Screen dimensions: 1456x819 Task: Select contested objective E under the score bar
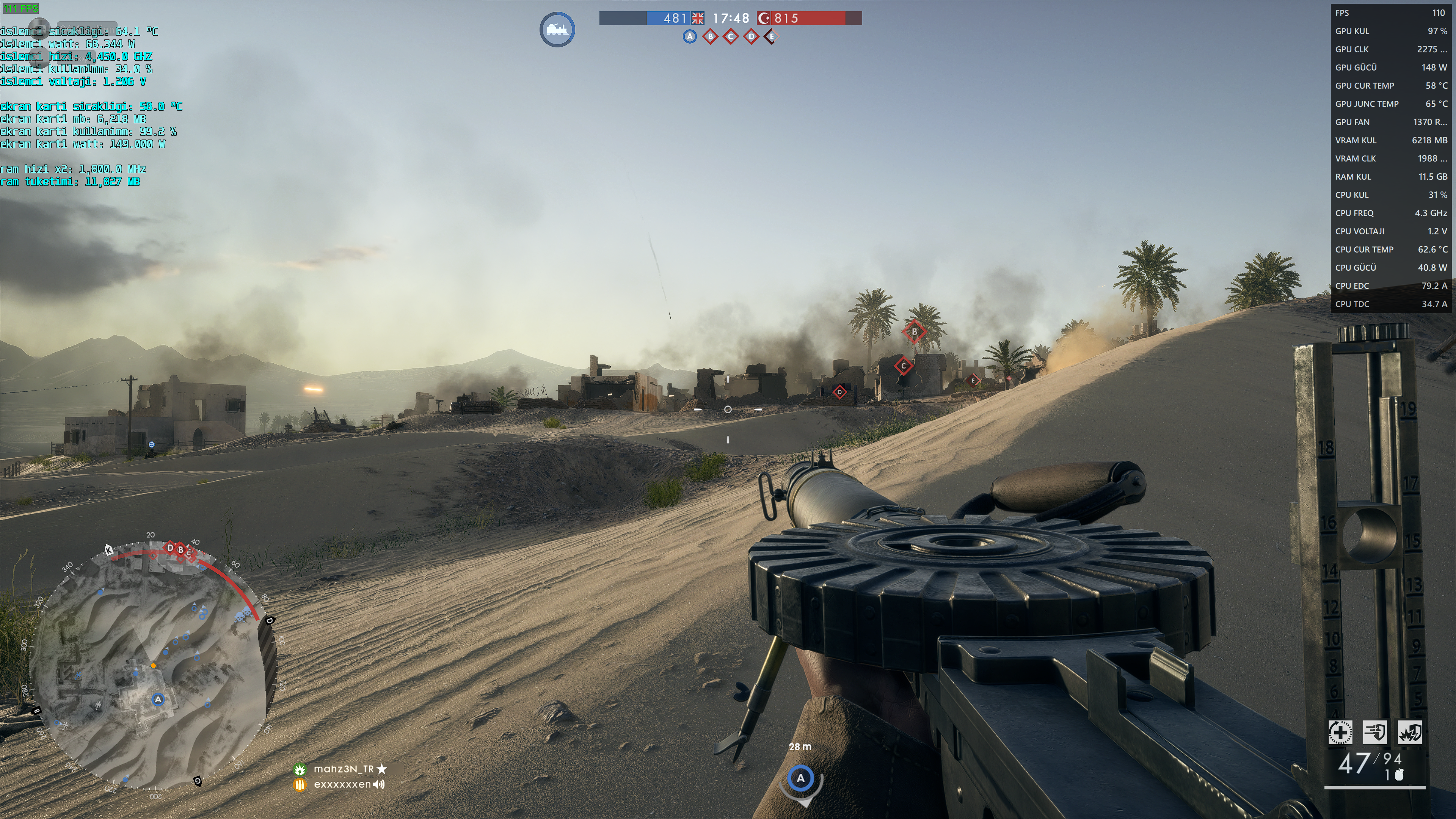pyautogui.click(x=772, y=37)
